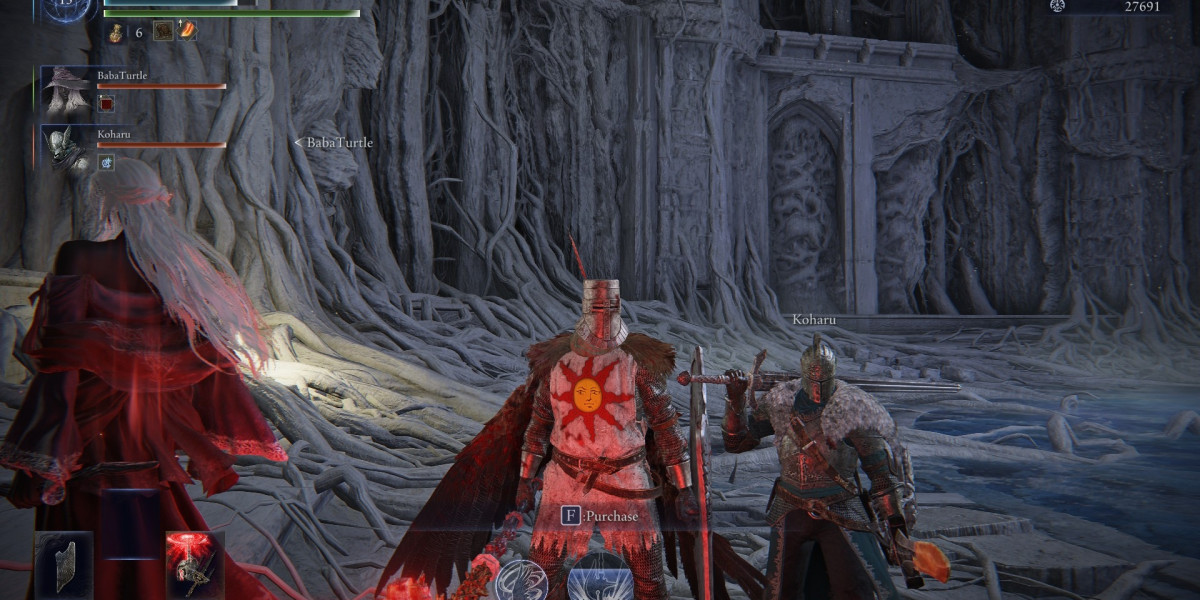Click the BabaTurtle off-screen ally marker
The image size is (1200, 600).
click(x=333, y=143)
